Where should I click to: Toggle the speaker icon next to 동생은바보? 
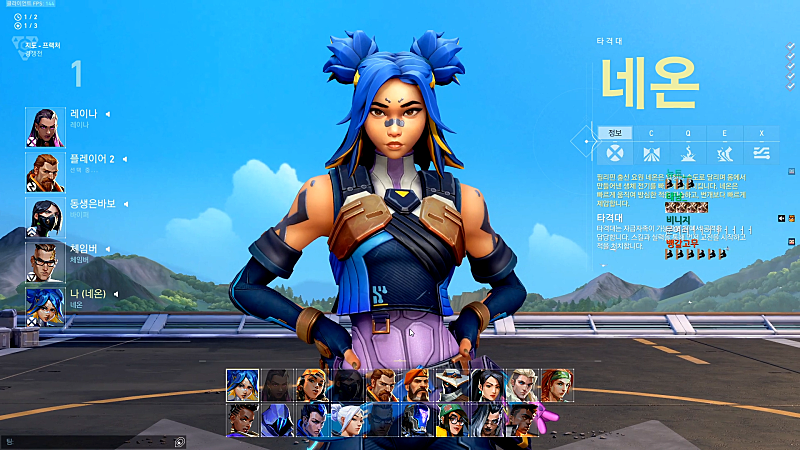coord(123,203)
